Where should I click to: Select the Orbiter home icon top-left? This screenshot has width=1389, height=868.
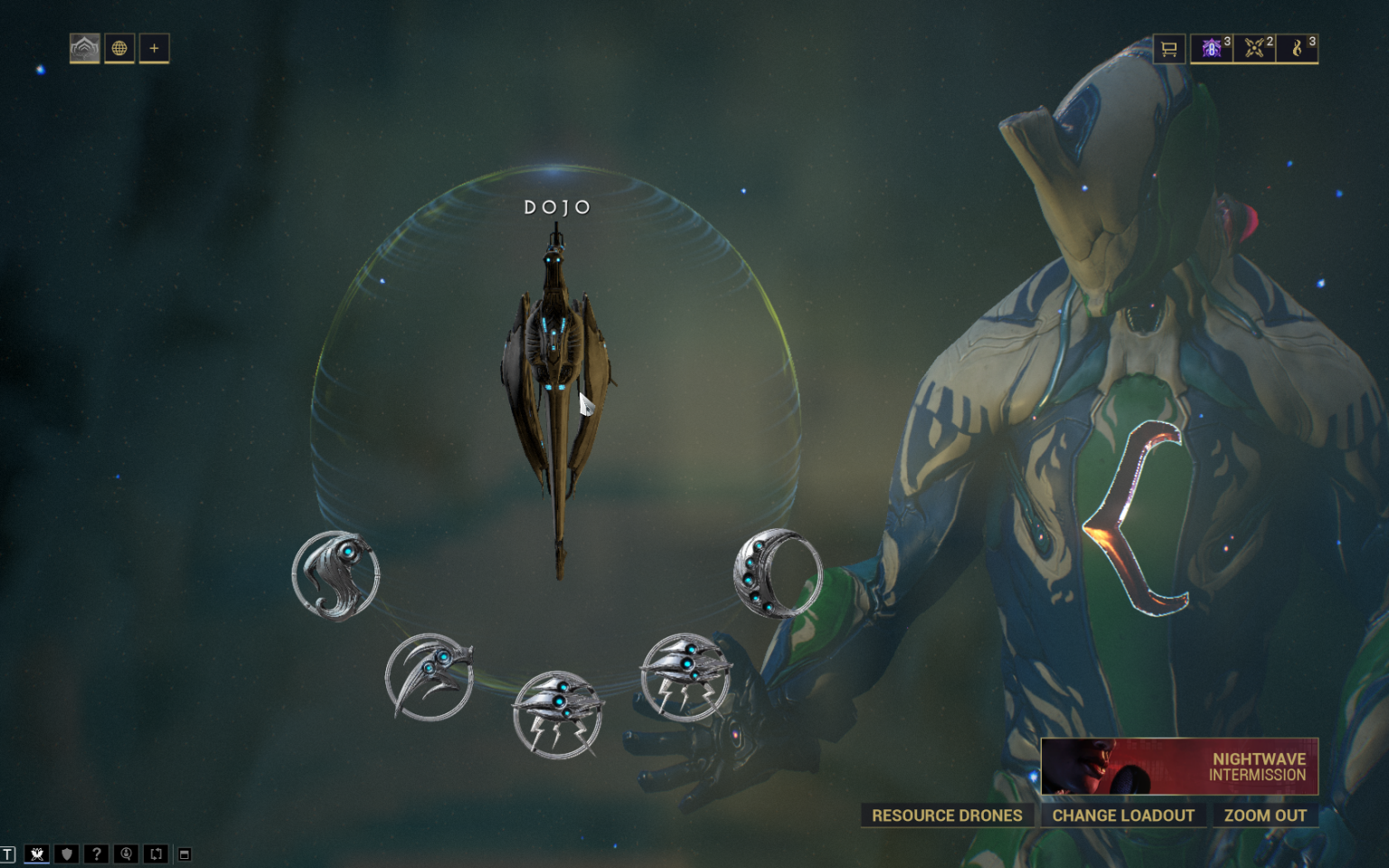[85, 49]
